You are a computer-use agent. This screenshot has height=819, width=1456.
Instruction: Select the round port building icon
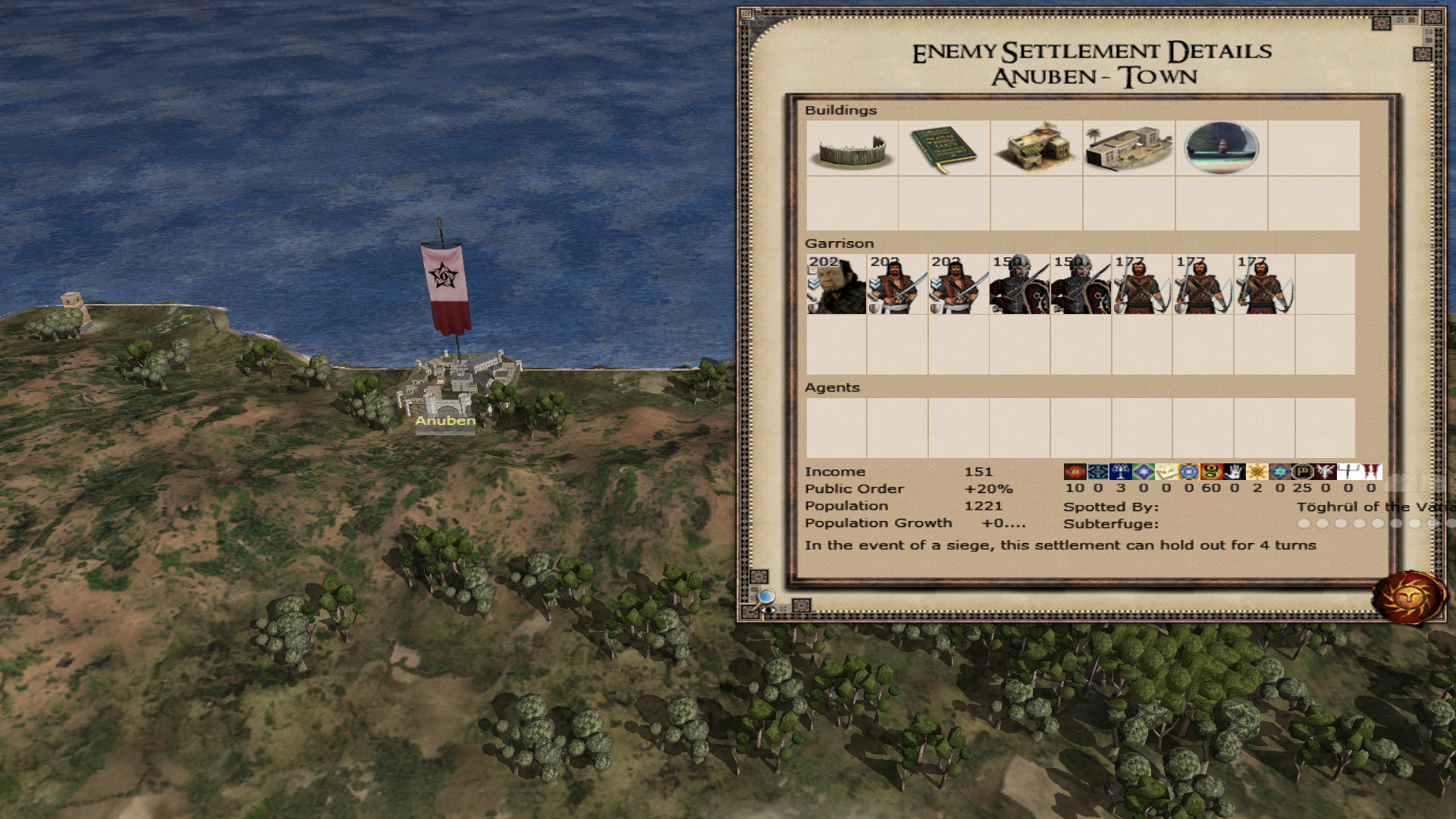pos(1221,149)
